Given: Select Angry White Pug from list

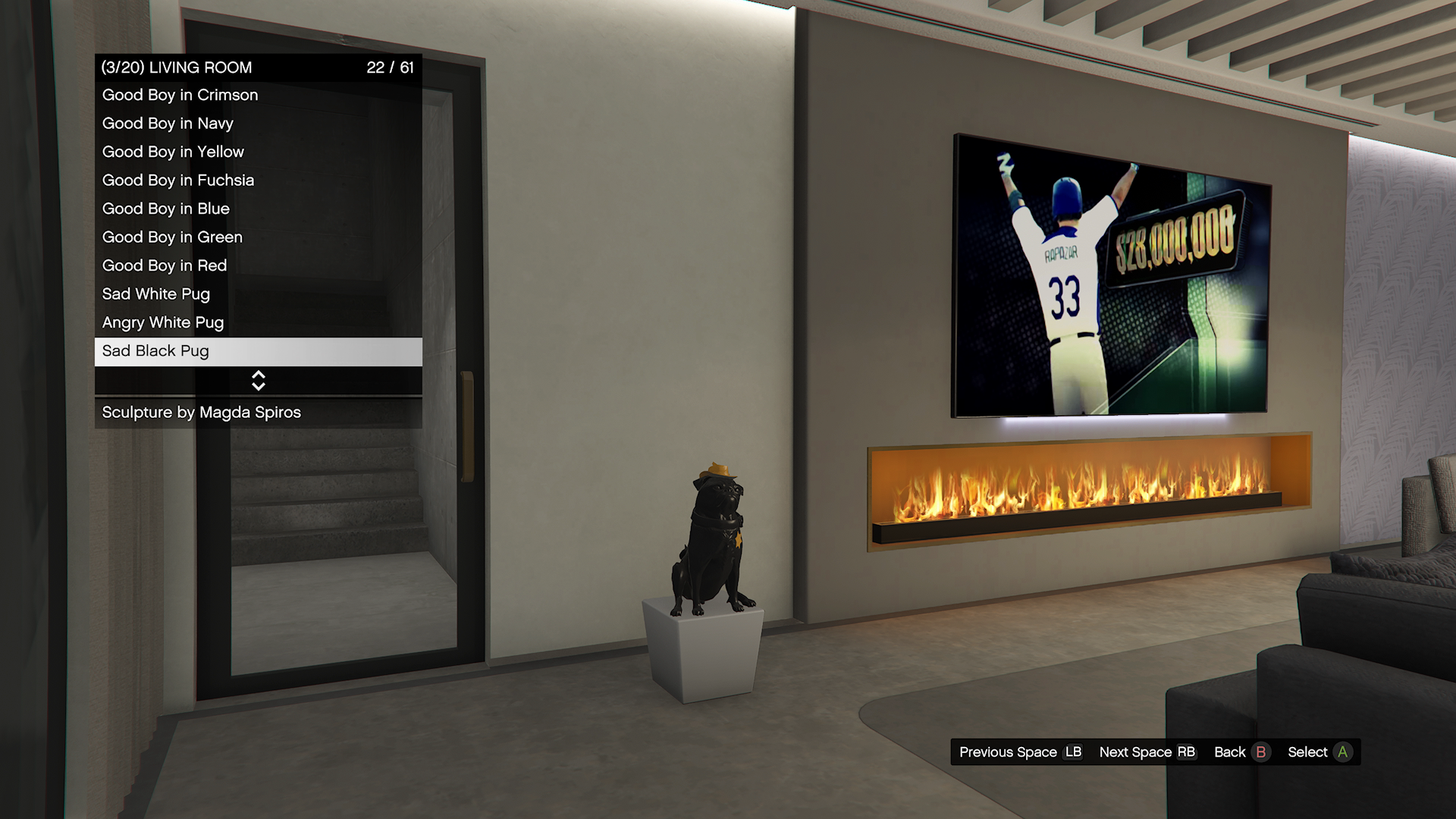Looking at the screenshot, I should [x=163, y=323].
